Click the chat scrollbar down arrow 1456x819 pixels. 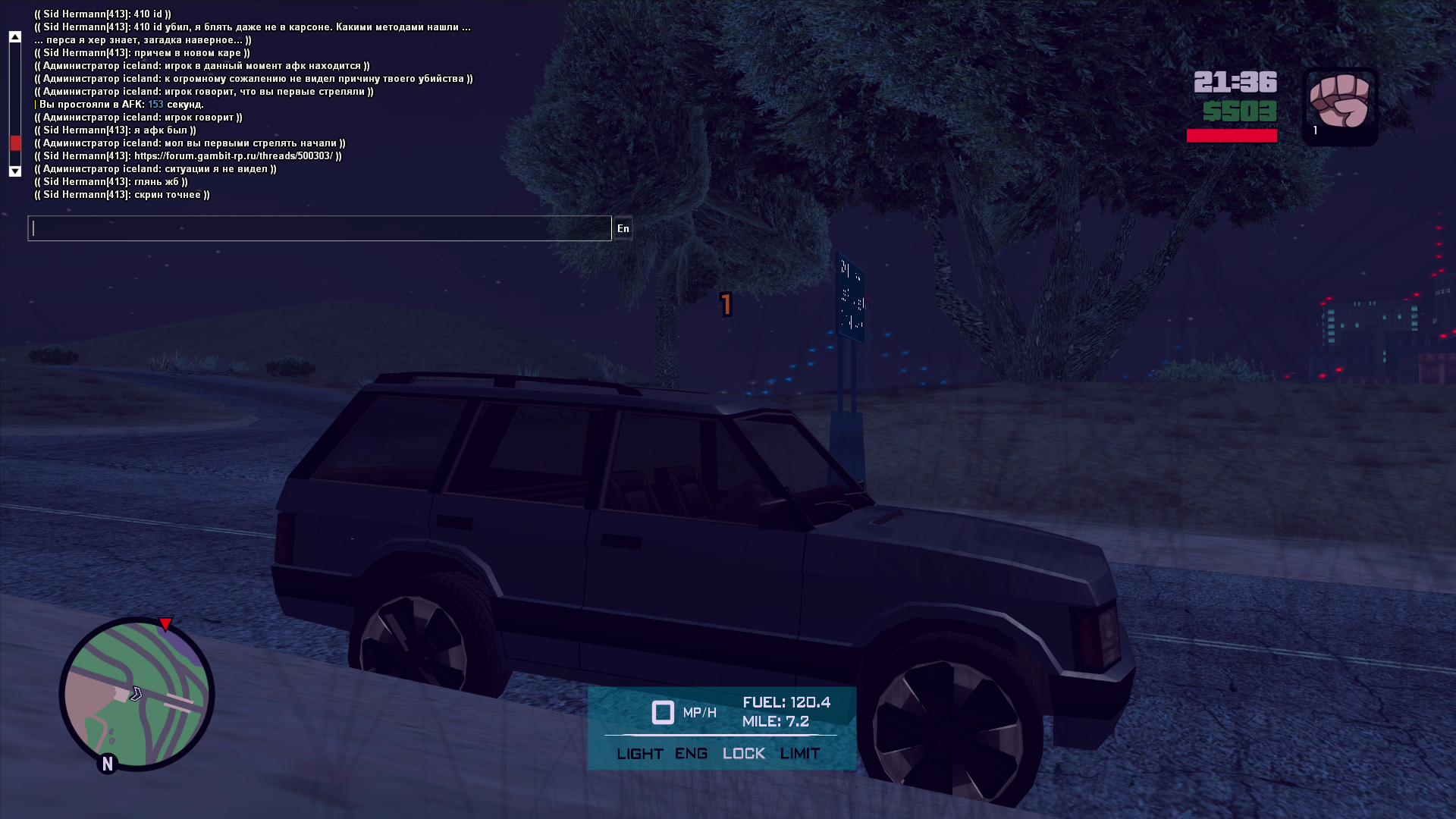tap(14, 171)
